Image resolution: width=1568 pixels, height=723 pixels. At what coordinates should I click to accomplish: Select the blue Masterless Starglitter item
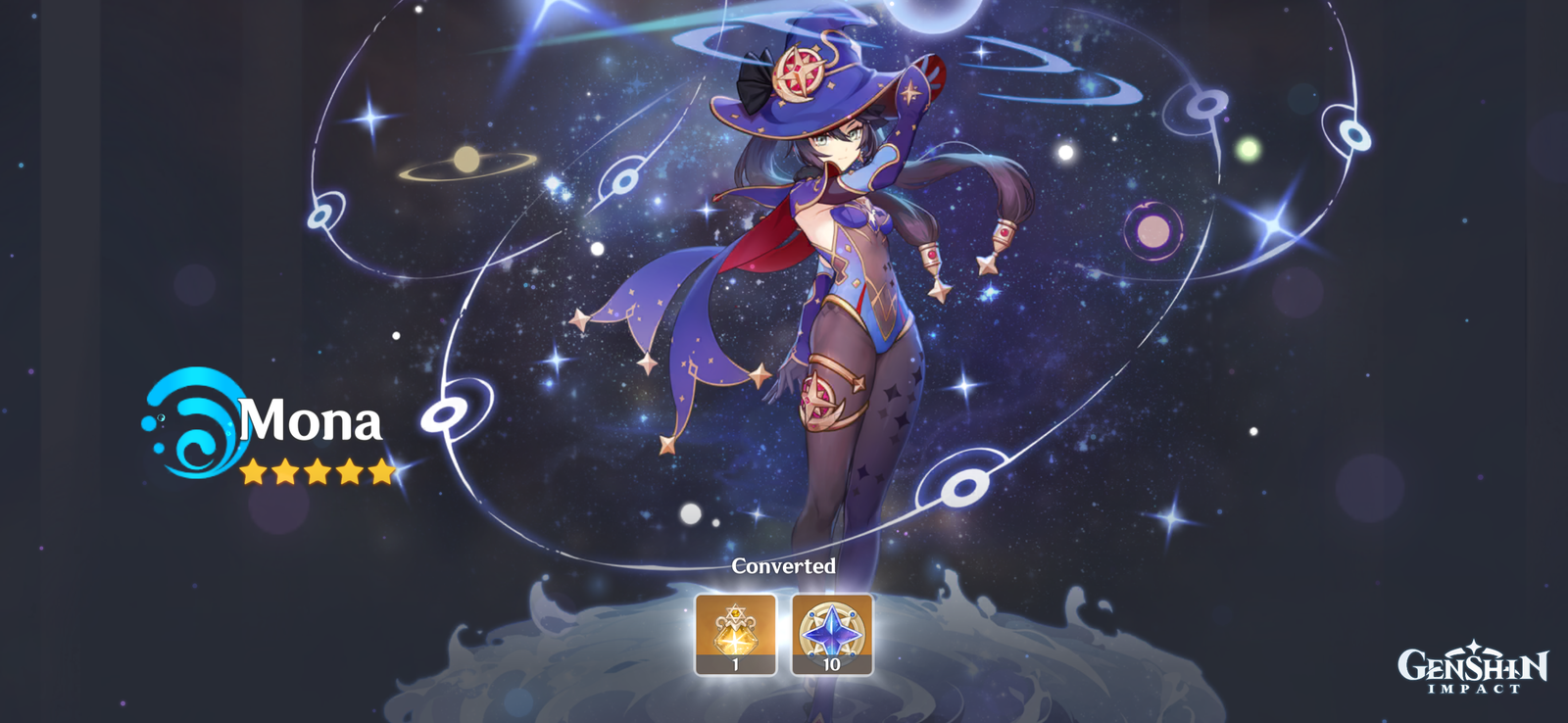[831, 633]
